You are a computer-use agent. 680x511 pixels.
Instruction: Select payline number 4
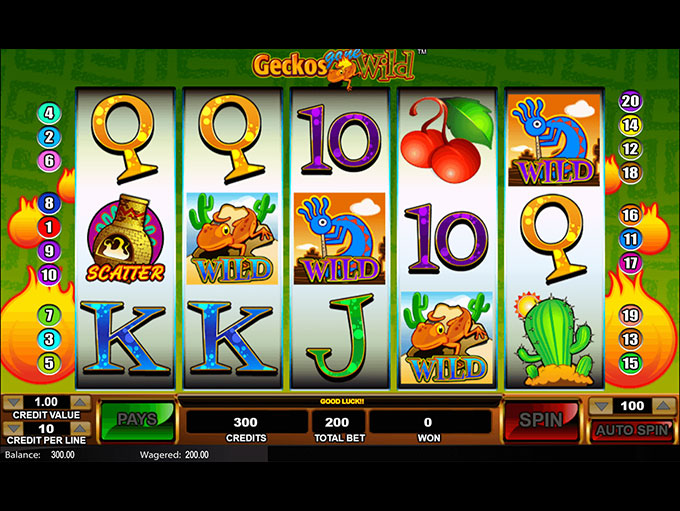click(x=48, y=113)
